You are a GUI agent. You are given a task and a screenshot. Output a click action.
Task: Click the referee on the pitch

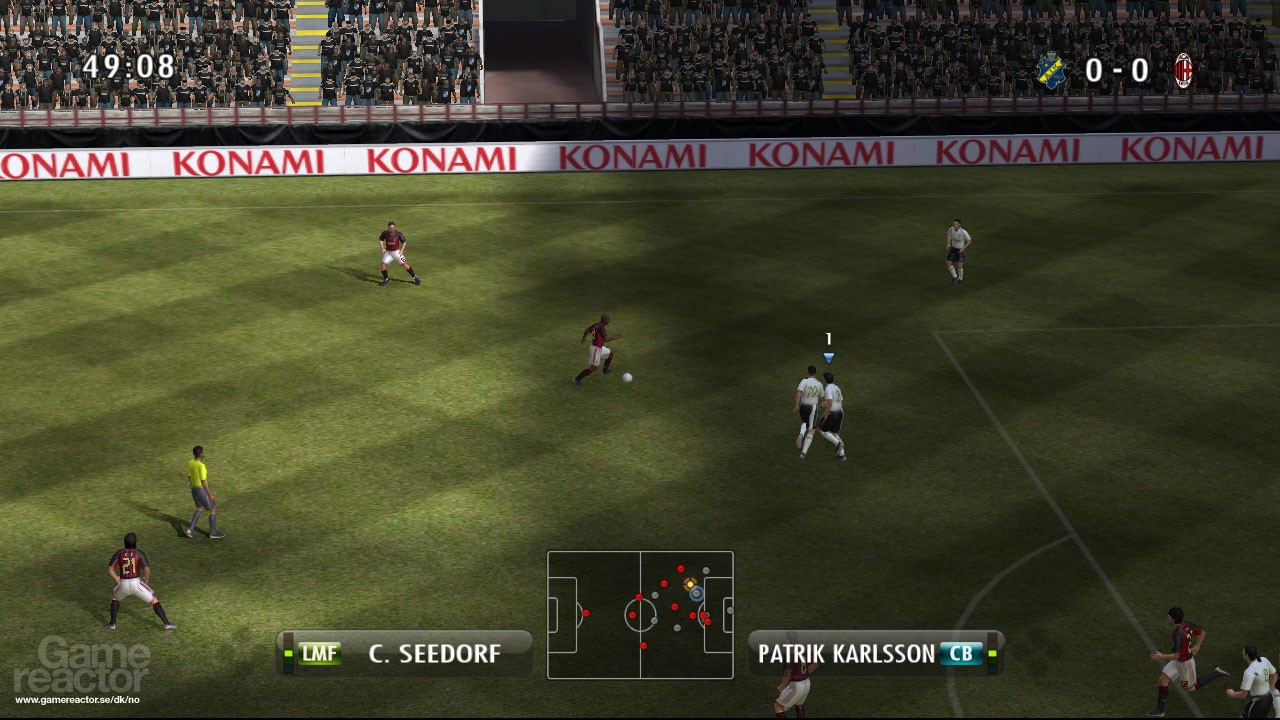(199, 490)
